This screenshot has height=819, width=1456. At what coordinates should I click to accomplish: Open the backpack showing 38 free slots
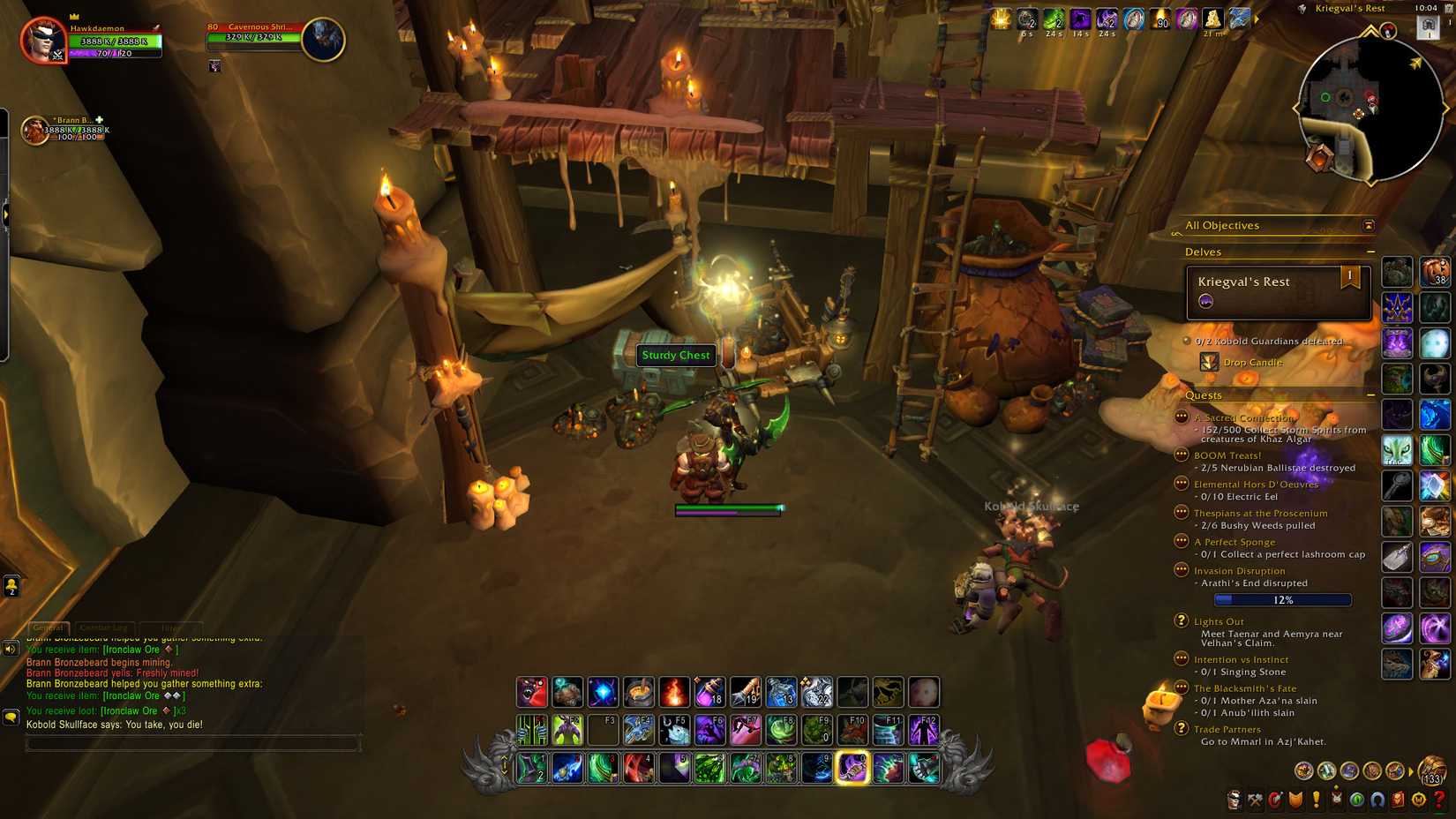pyautogui.click(x=1437, y=272)
